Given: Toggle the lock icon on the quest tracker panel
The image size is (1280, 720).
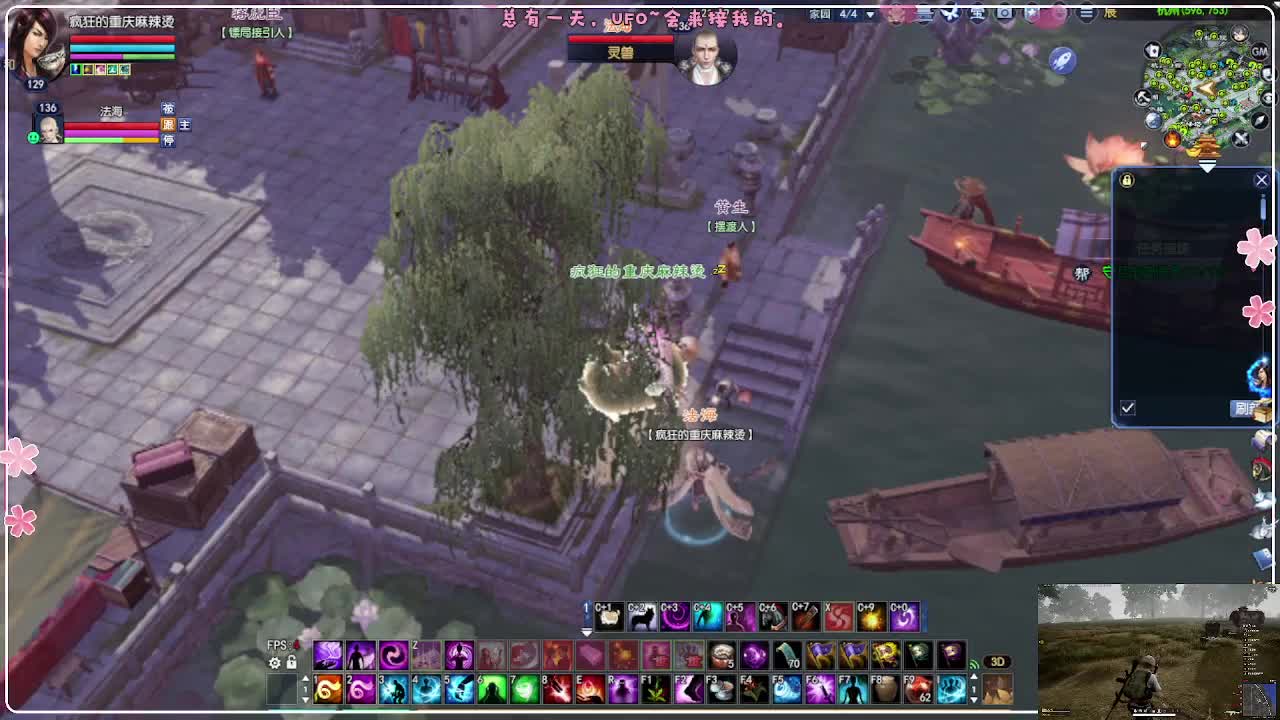Looking at the screenshot, I should [1126, 181].
